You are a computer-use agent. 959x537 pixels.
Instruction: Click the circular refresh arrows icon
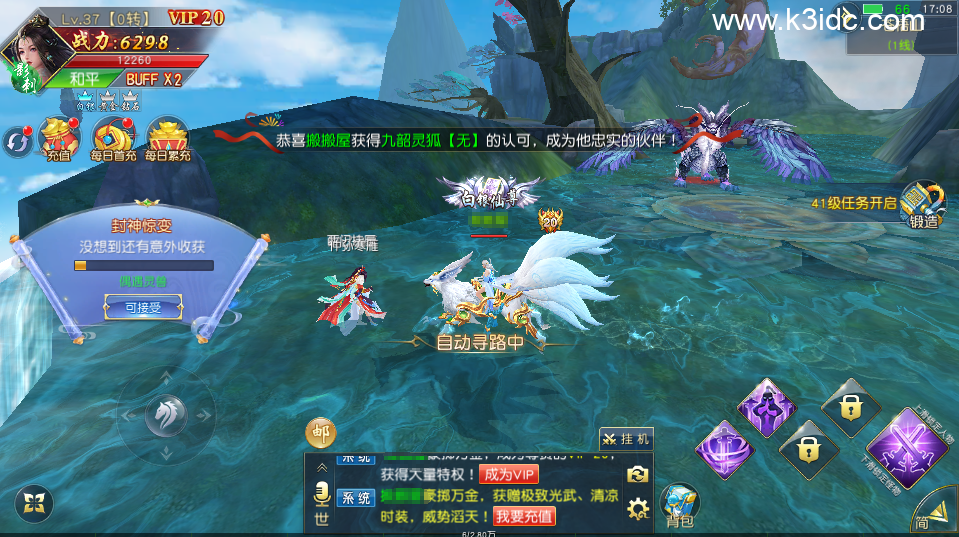[x=16, y=142]
